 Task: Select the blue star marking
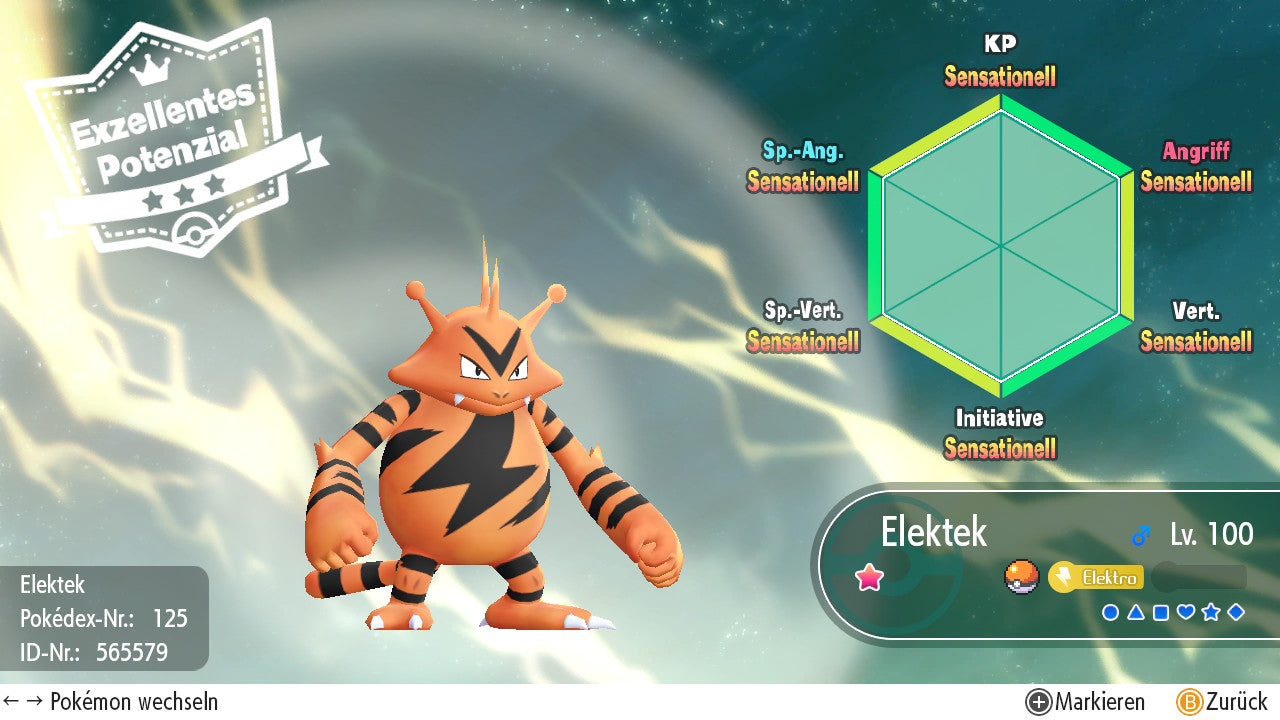pyautogui.click(x=1211, y=612)
